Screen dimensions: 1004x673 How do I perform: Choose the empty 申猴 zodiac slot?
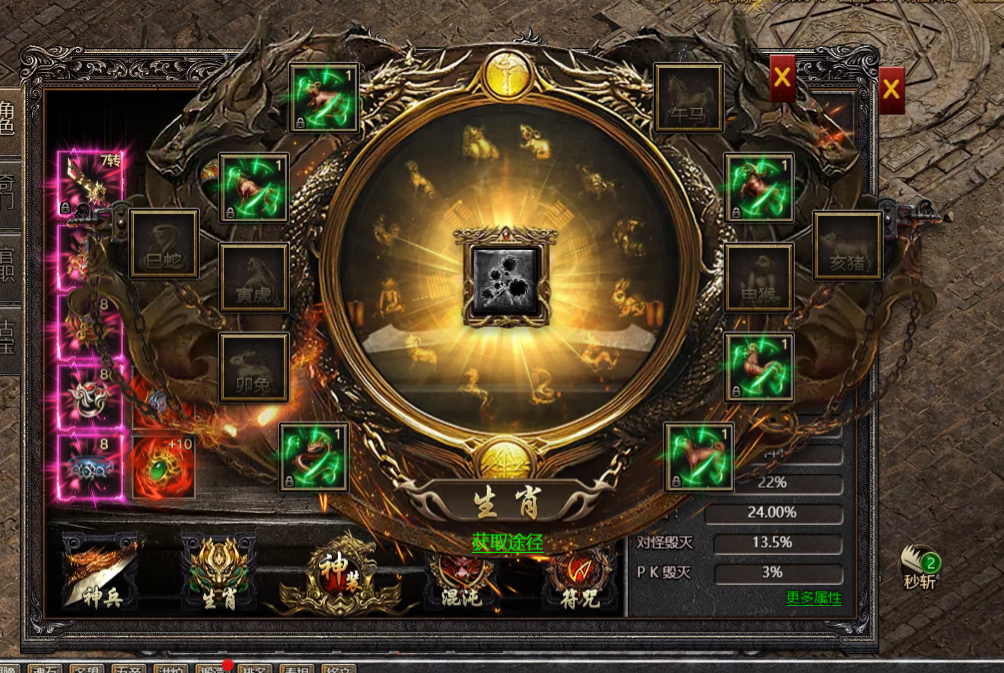coord(759,277)
